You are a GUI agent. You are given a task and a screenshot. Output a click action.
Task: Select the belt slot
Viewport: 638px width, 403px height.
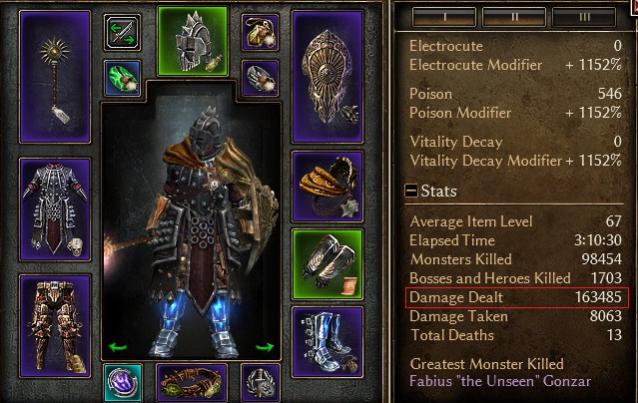click(x=192, y=382)
